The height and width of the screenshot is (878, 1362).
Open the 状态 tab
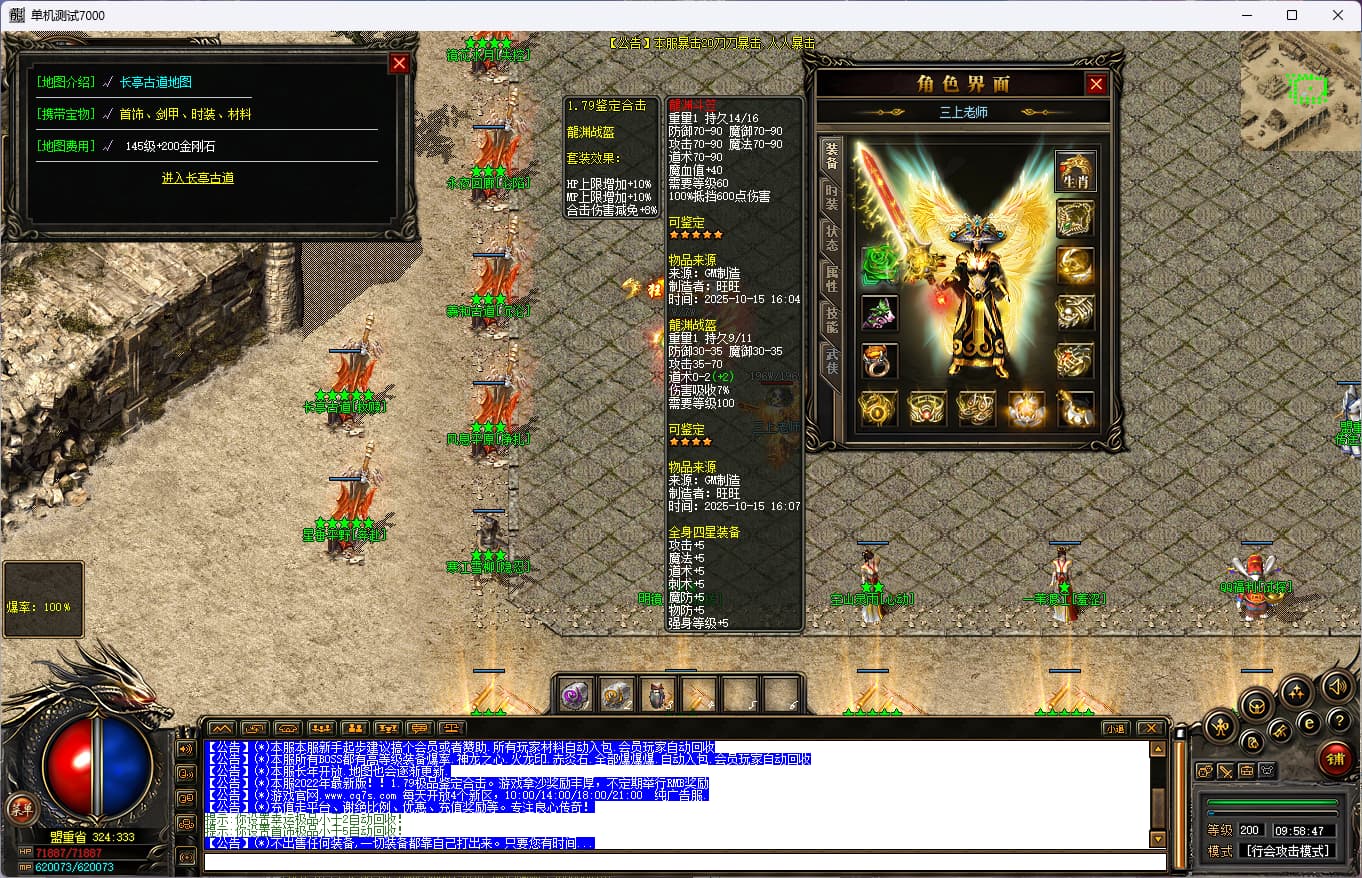pos(831,237)
